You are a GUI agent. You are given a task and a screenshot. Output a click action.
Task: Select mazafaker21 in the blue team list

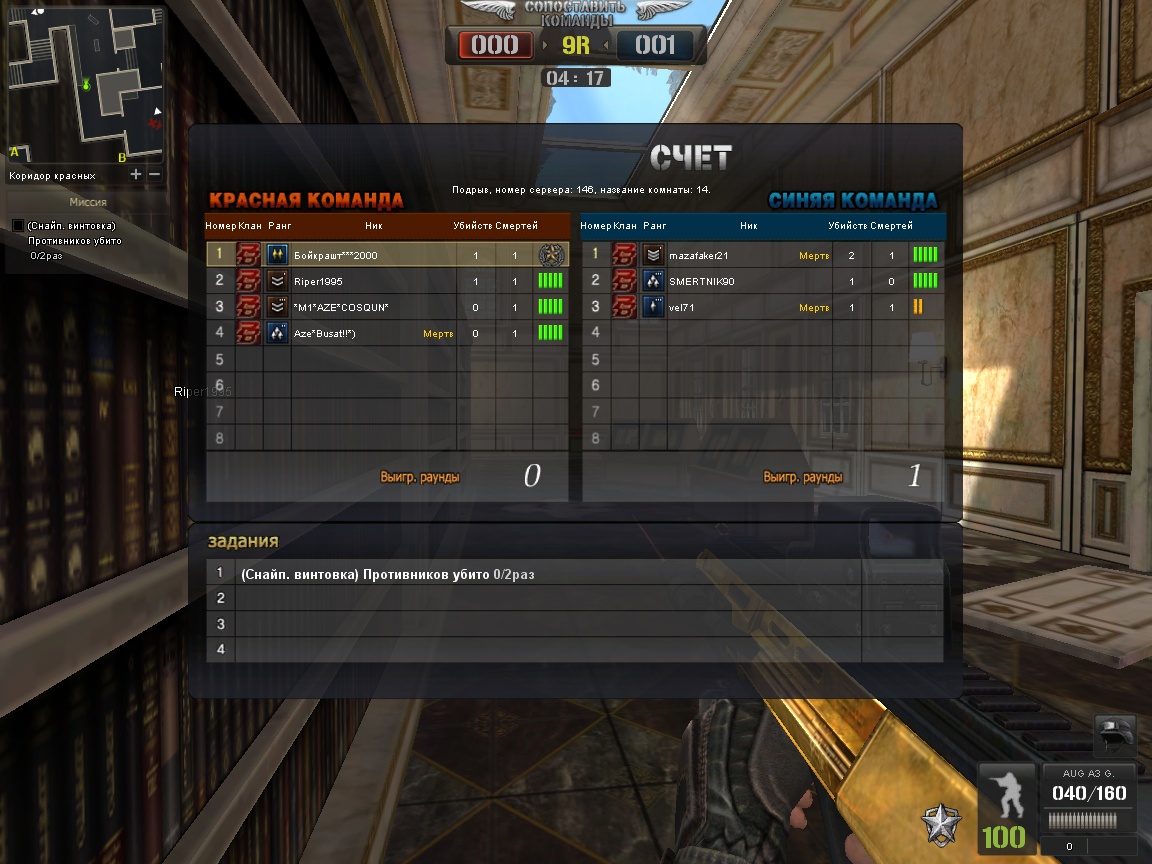click(762, 255)
